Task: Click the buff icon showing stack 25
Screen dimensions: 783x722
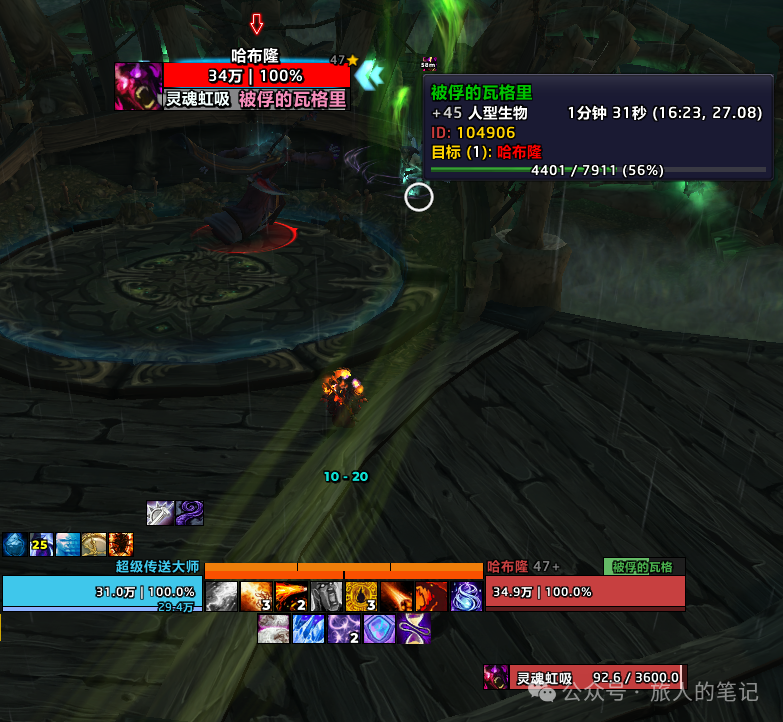Action: pos(41,544)
